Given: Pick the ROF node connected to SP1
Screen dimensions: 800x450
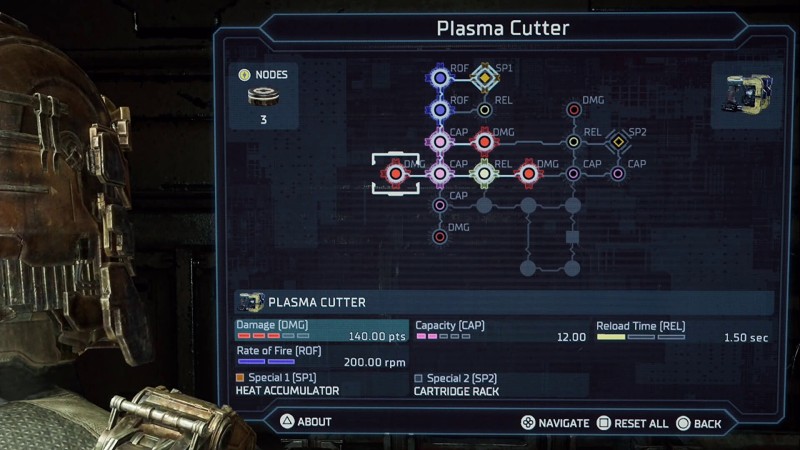Looking at the screenshot, I should 440,77.
